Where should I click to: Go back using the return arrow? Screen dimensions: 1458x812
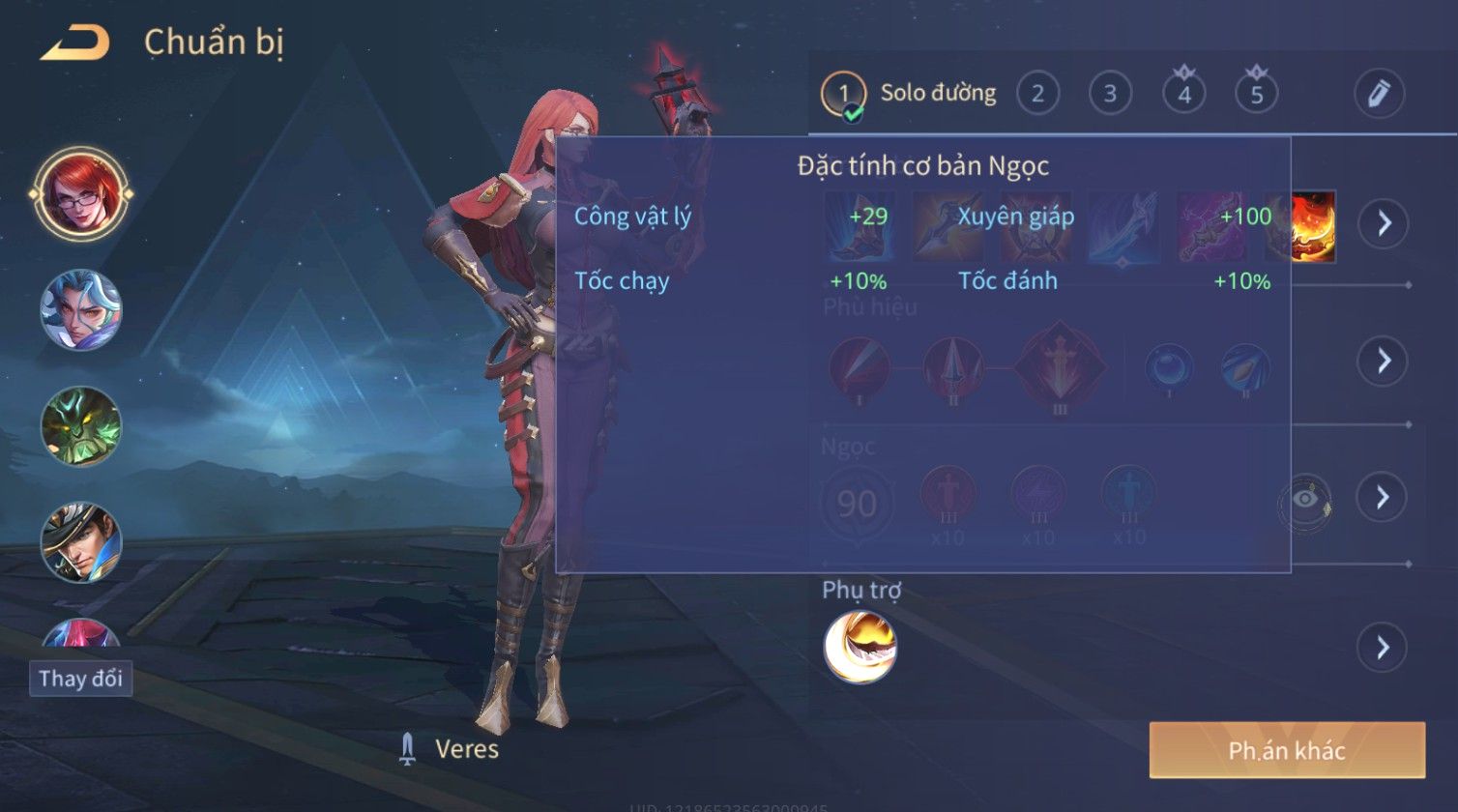74,43
